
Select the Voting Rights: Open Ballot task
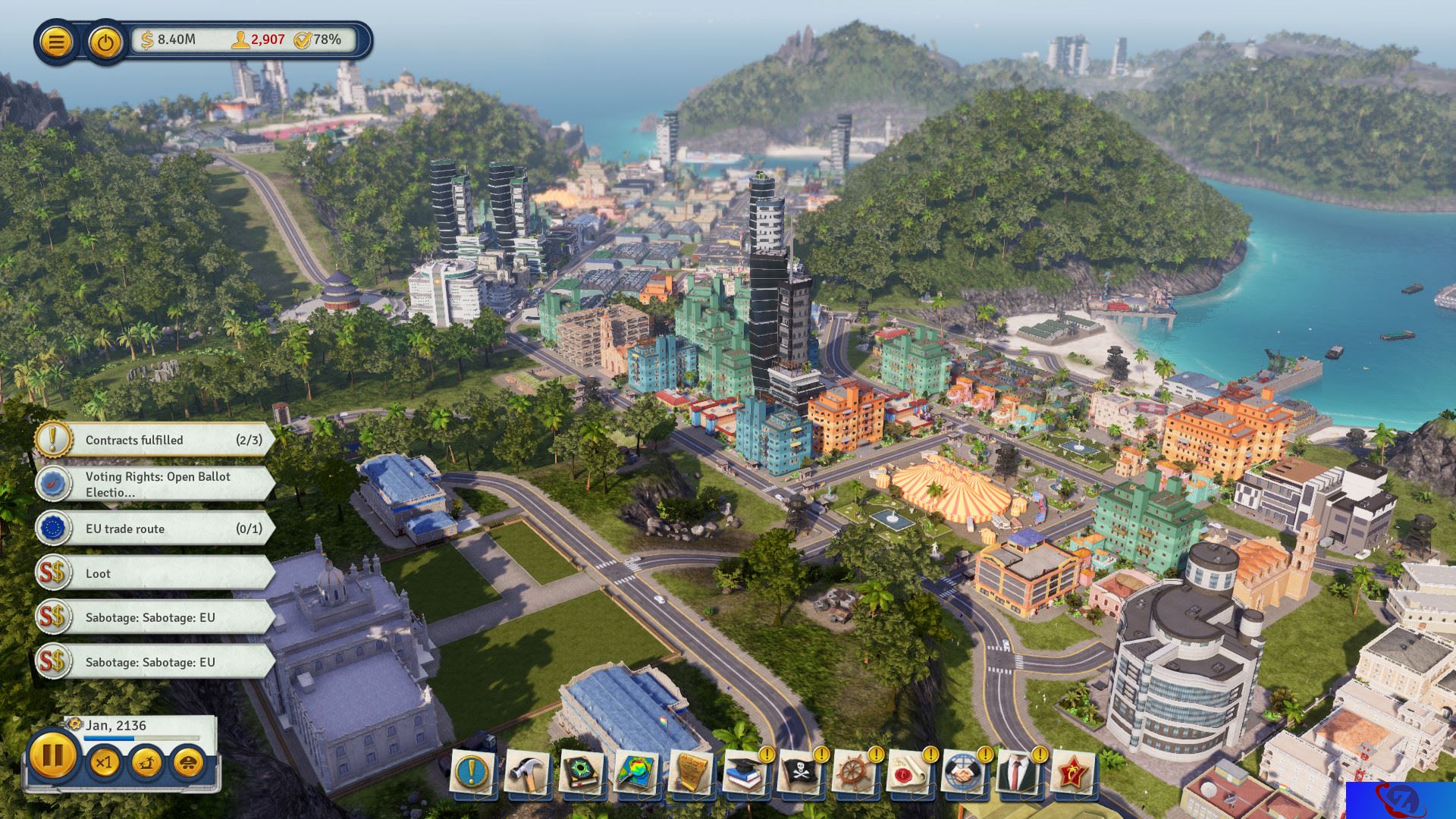(155, 484)
